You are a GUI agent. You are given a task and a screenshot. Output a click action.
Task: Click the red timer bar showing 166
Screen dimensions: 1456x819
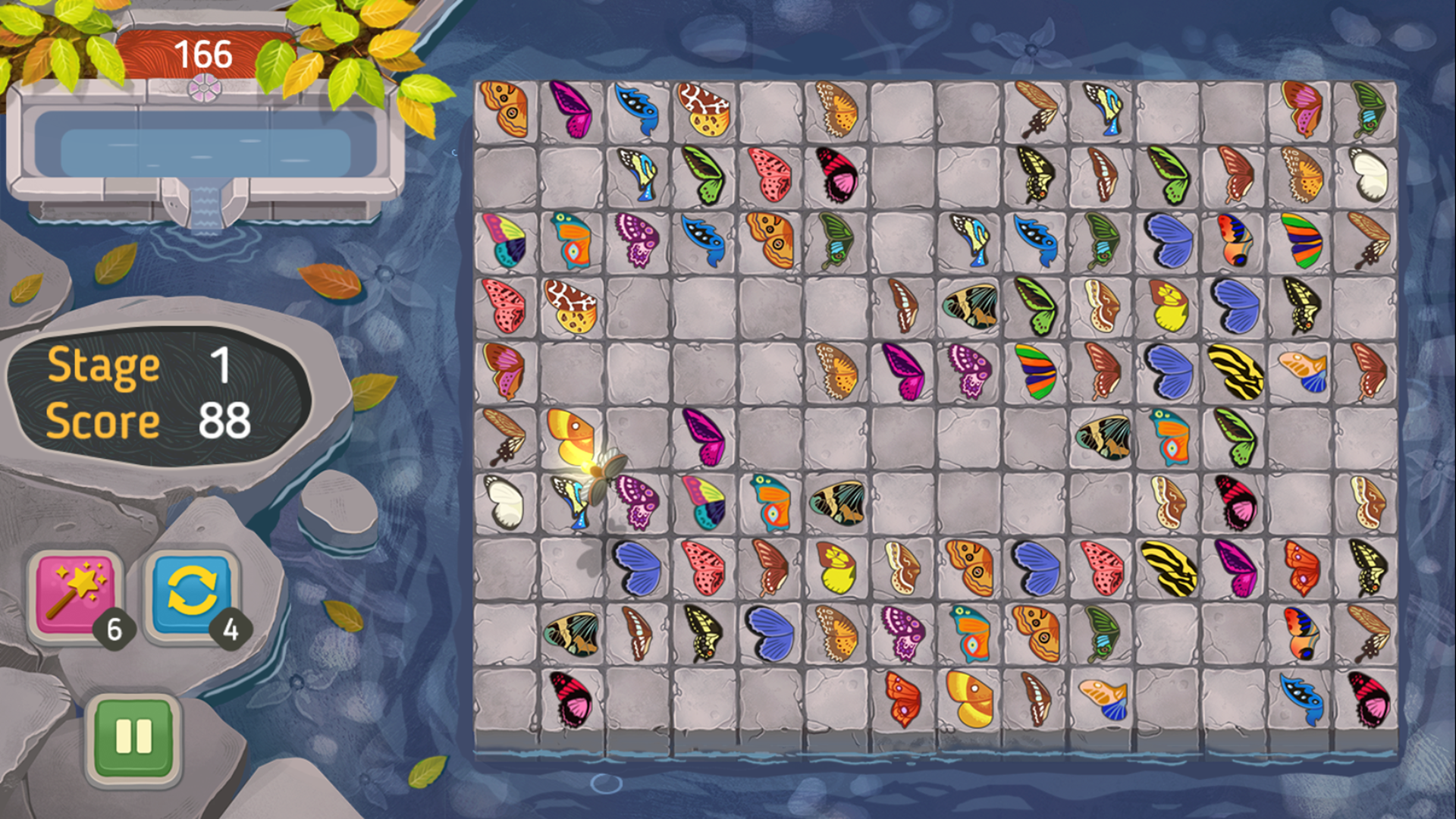pyautogui.click(x=203, y=52)
